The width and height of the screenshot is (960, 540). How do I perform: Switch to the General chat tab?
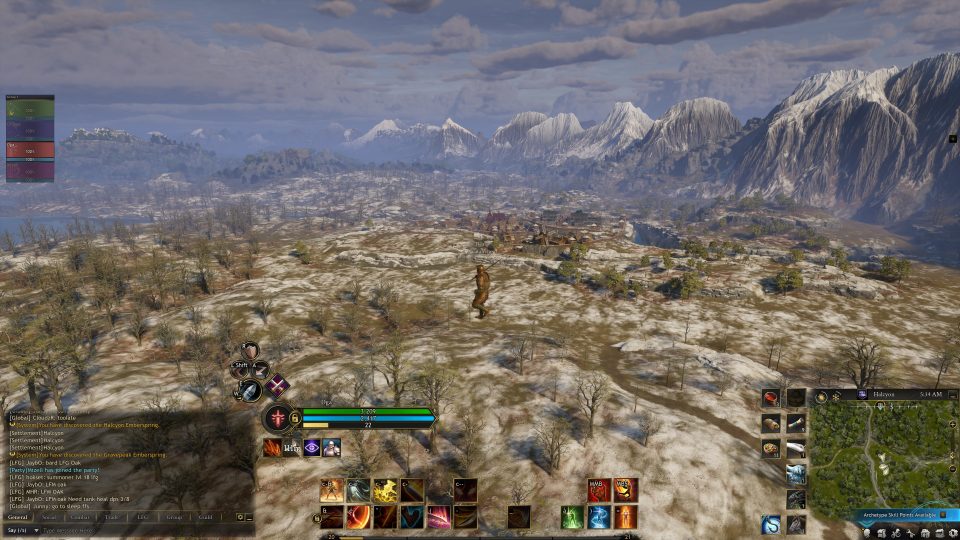click(17, 517)
